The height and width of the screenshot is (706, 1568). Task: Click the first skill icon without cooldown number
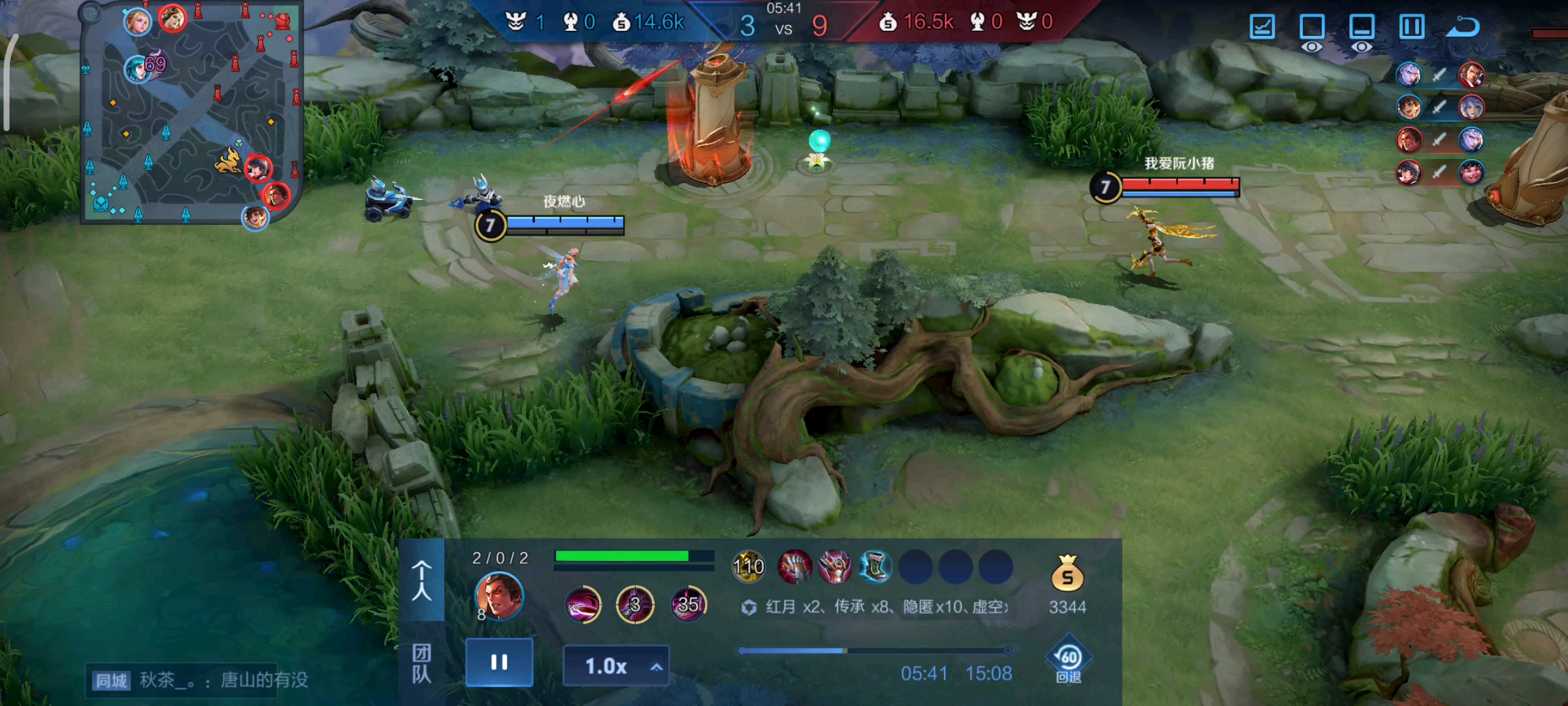pyautogui.click(x=583, y=604)
